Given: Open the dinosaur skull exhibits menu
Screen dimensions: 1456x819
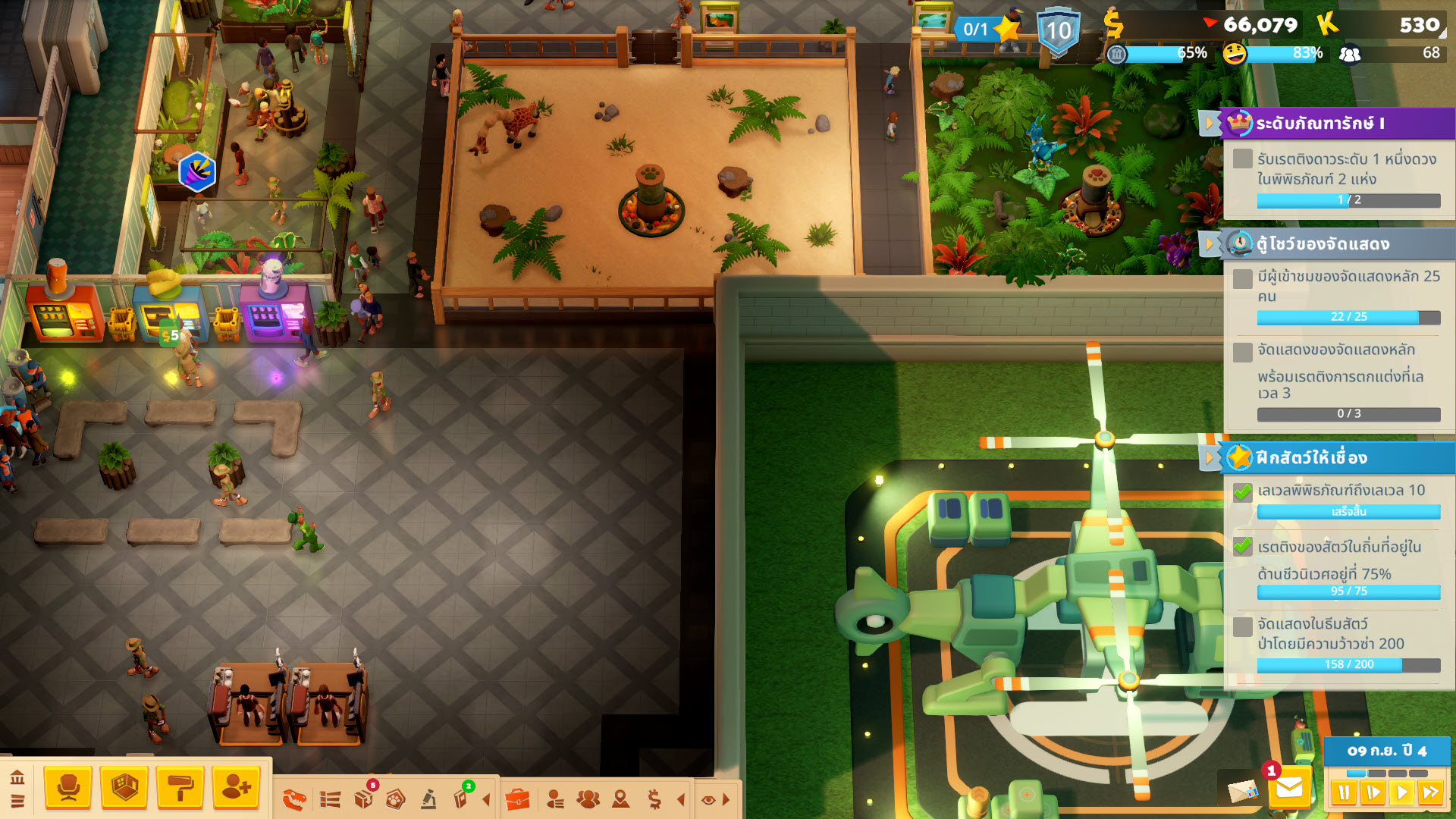Looking at the screenshot, I should click(294, 799).
